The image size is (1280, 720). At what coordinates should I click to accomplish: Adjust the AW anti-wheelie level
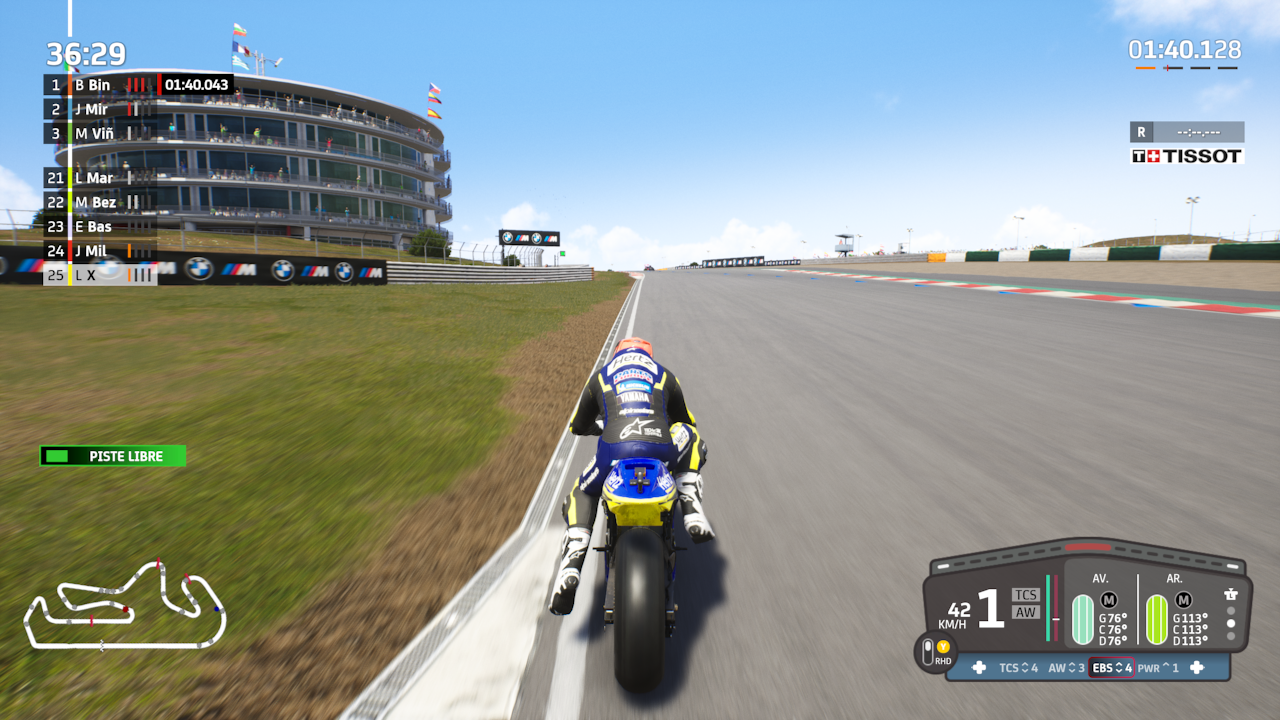tap(1066, 668)
